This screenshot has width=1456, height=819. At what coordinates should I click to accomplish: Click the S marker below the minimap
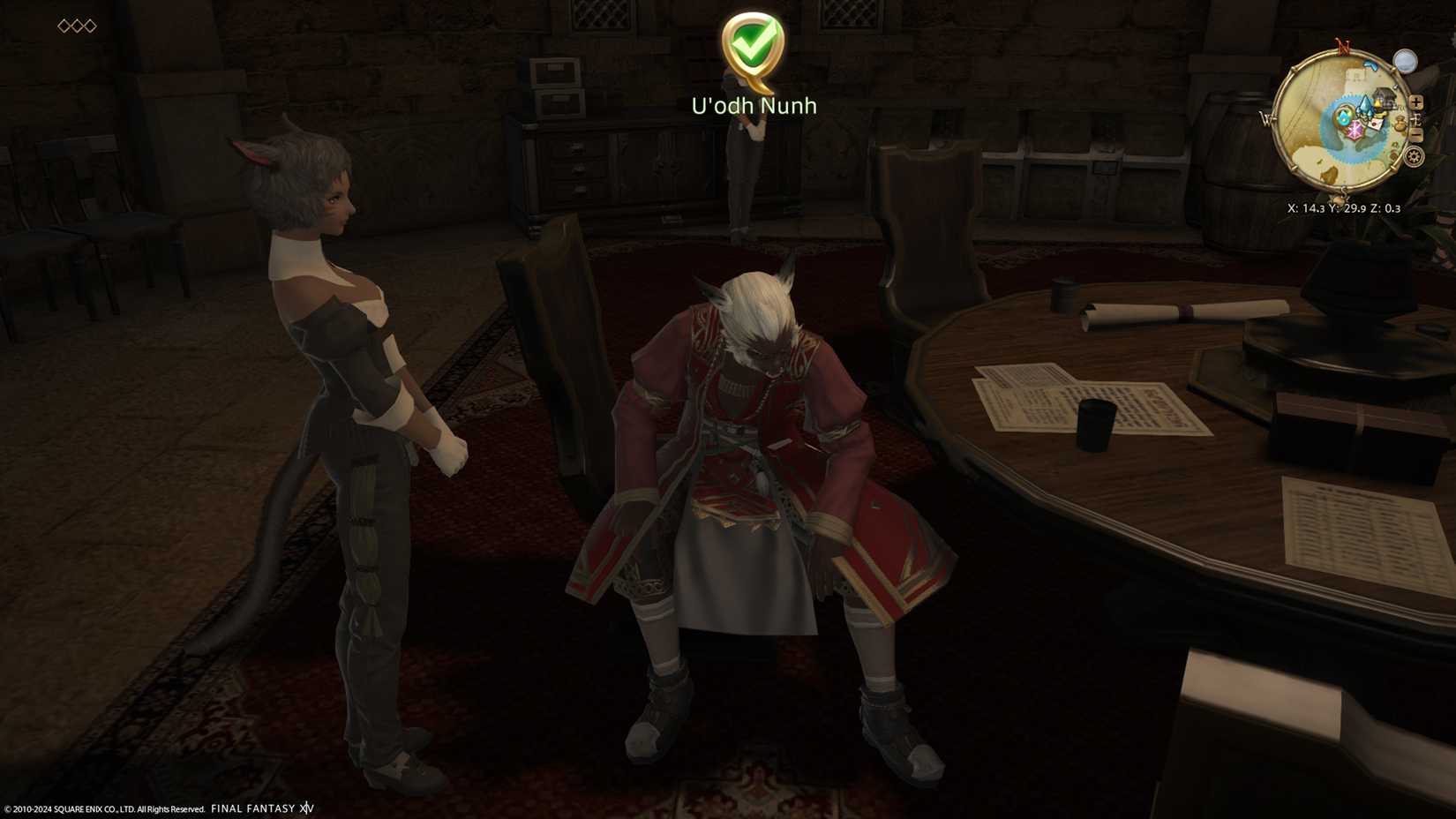1344,192
